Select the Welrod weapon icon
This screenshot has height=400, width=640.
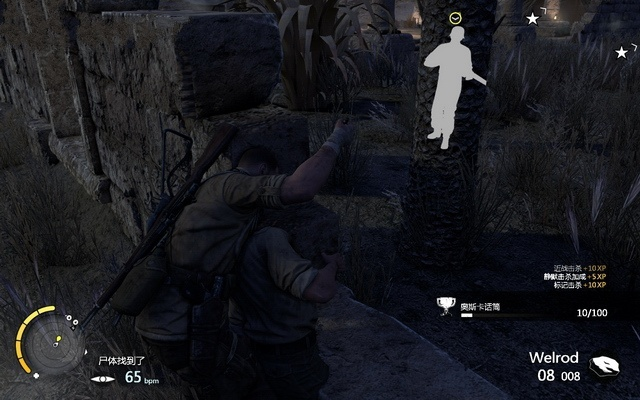605,366
